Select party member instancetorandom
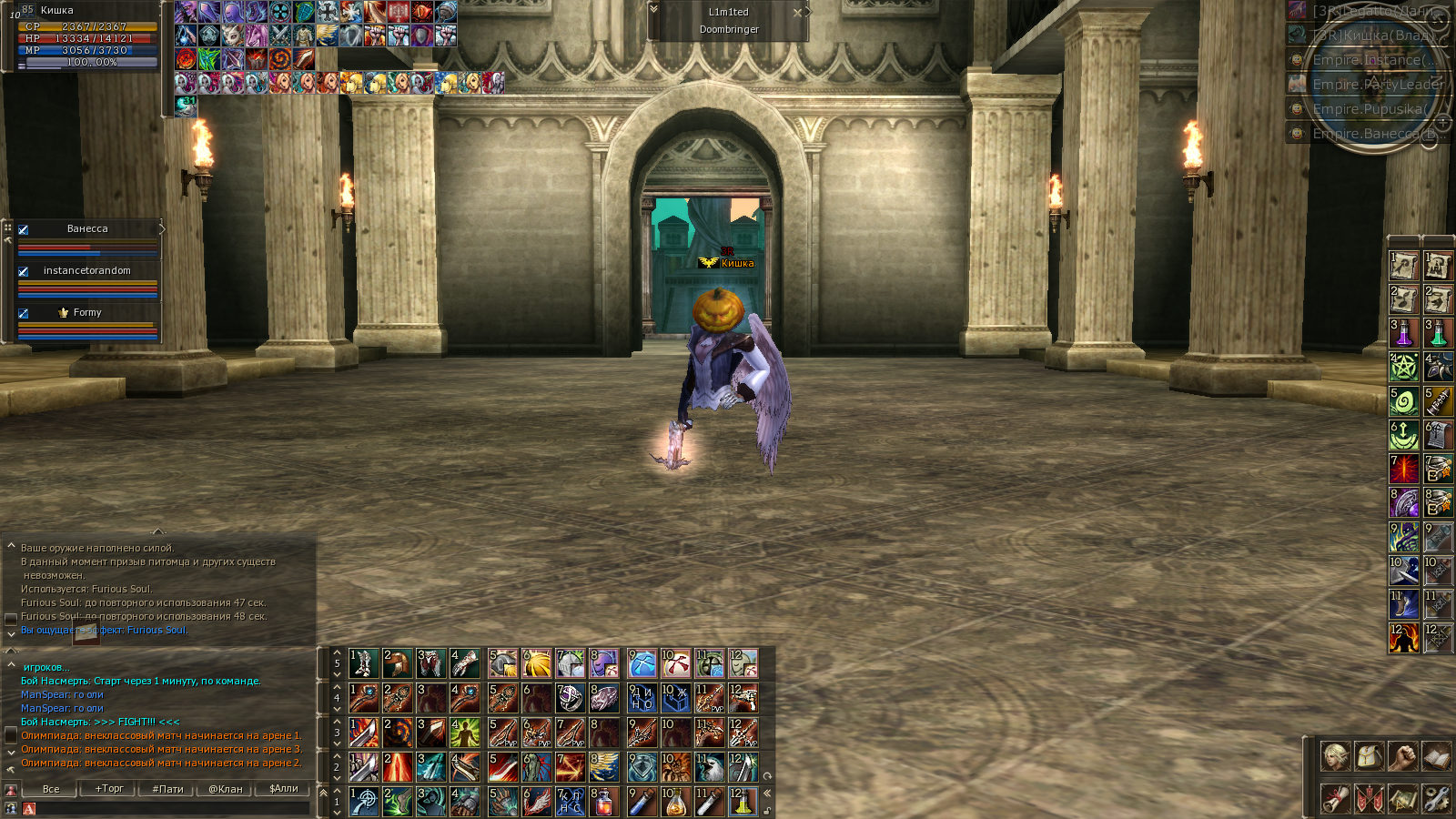This screenshot has height=819, width=1456. point(87,271)
